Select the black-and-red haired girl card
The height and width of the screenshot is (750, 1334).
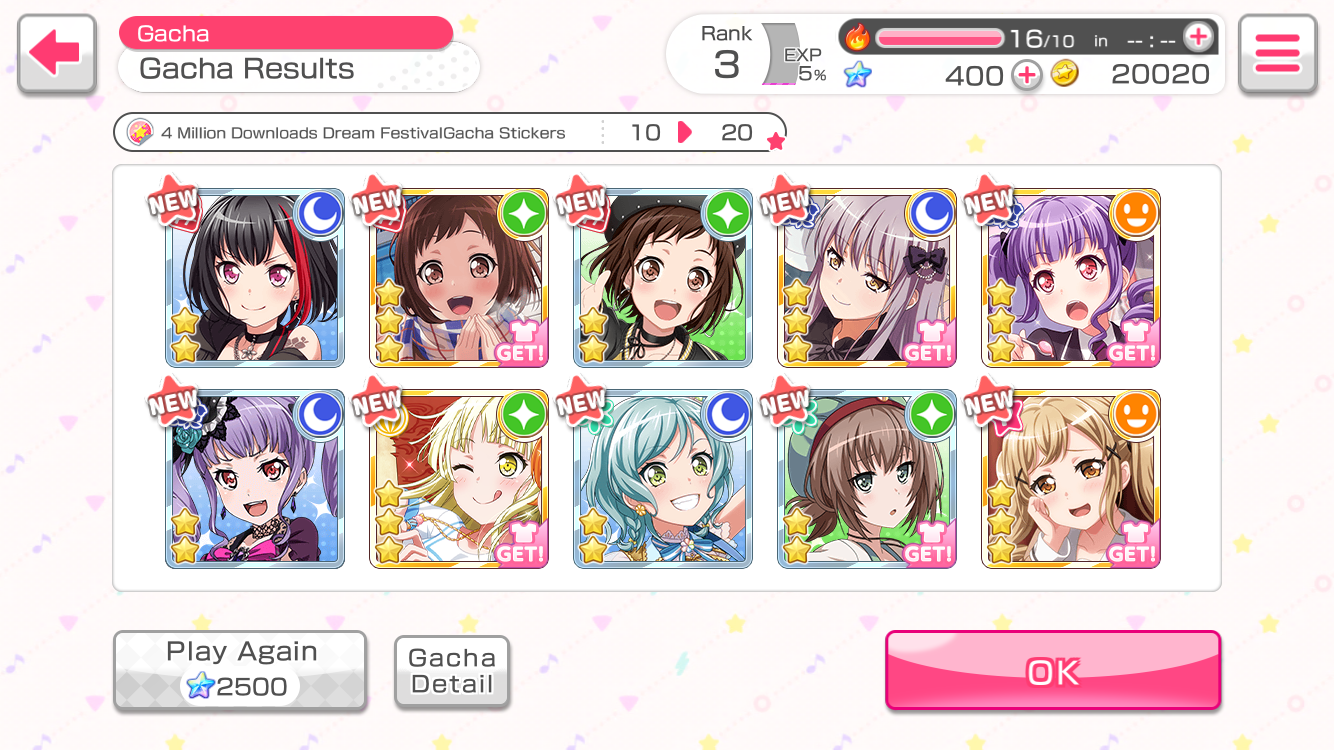(255, 278)
